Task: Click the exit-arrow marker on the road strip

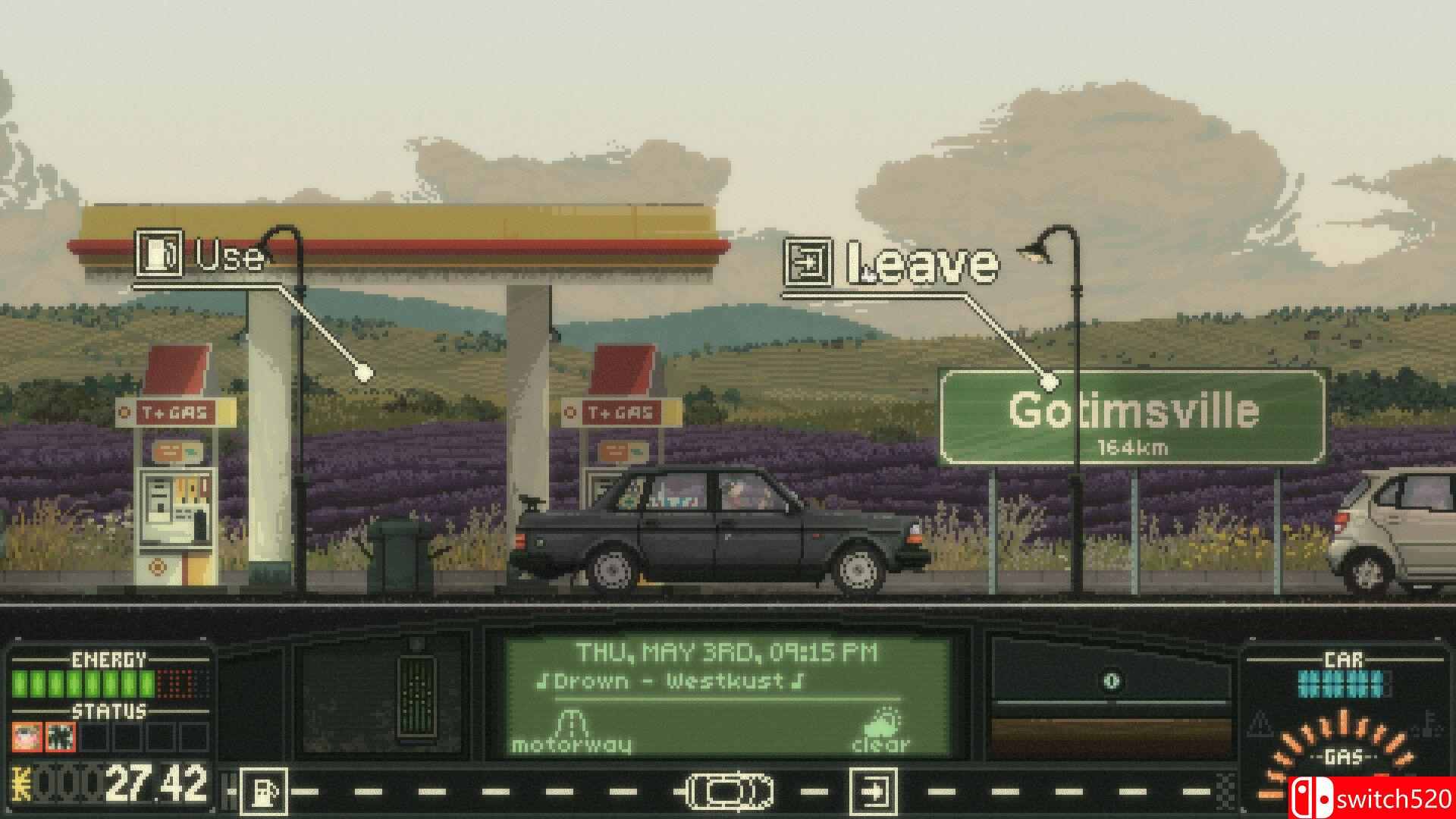Action: click(x=874, y=787)
